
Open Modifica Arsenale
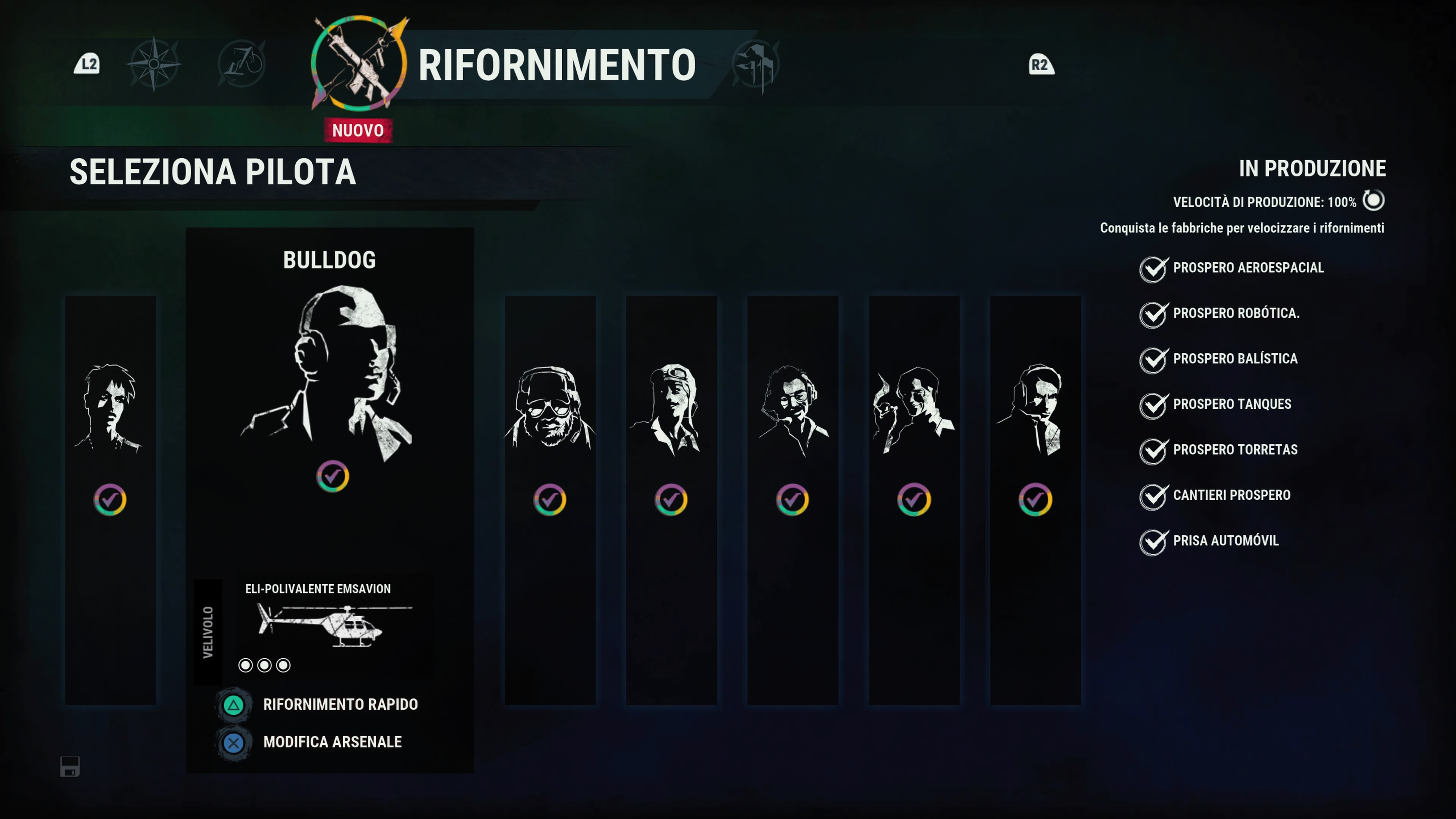click(x=332, y=742)
